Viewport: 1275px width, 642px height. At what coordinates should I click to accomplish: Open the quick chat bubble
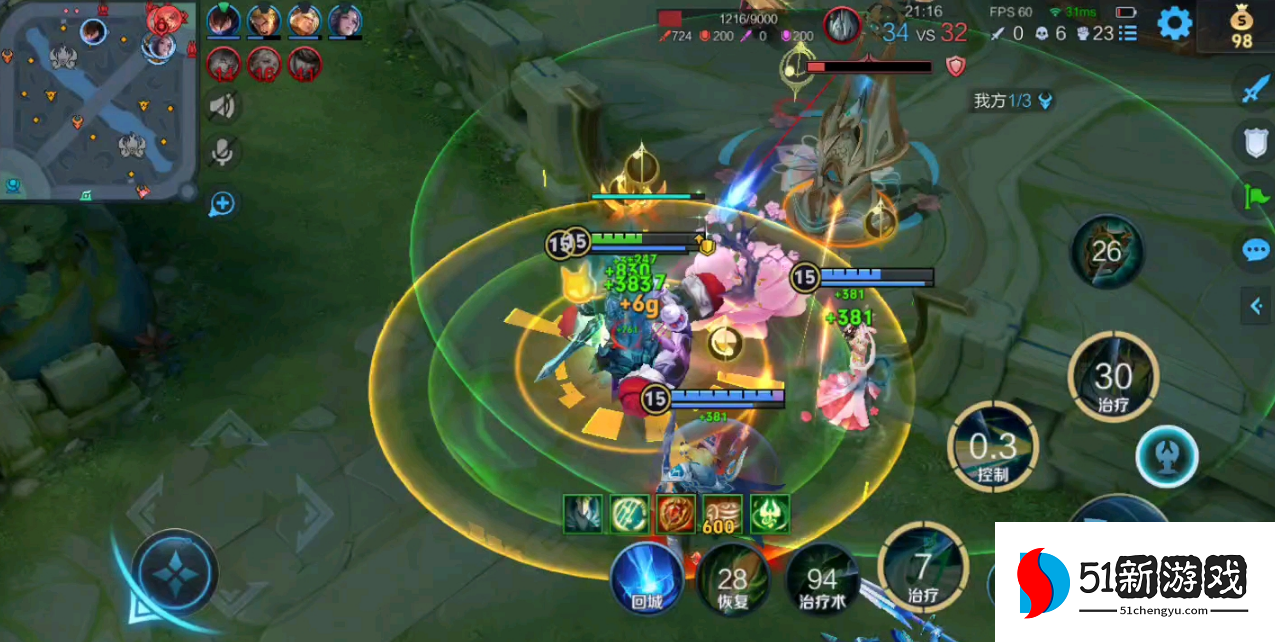coord(1255,250)
